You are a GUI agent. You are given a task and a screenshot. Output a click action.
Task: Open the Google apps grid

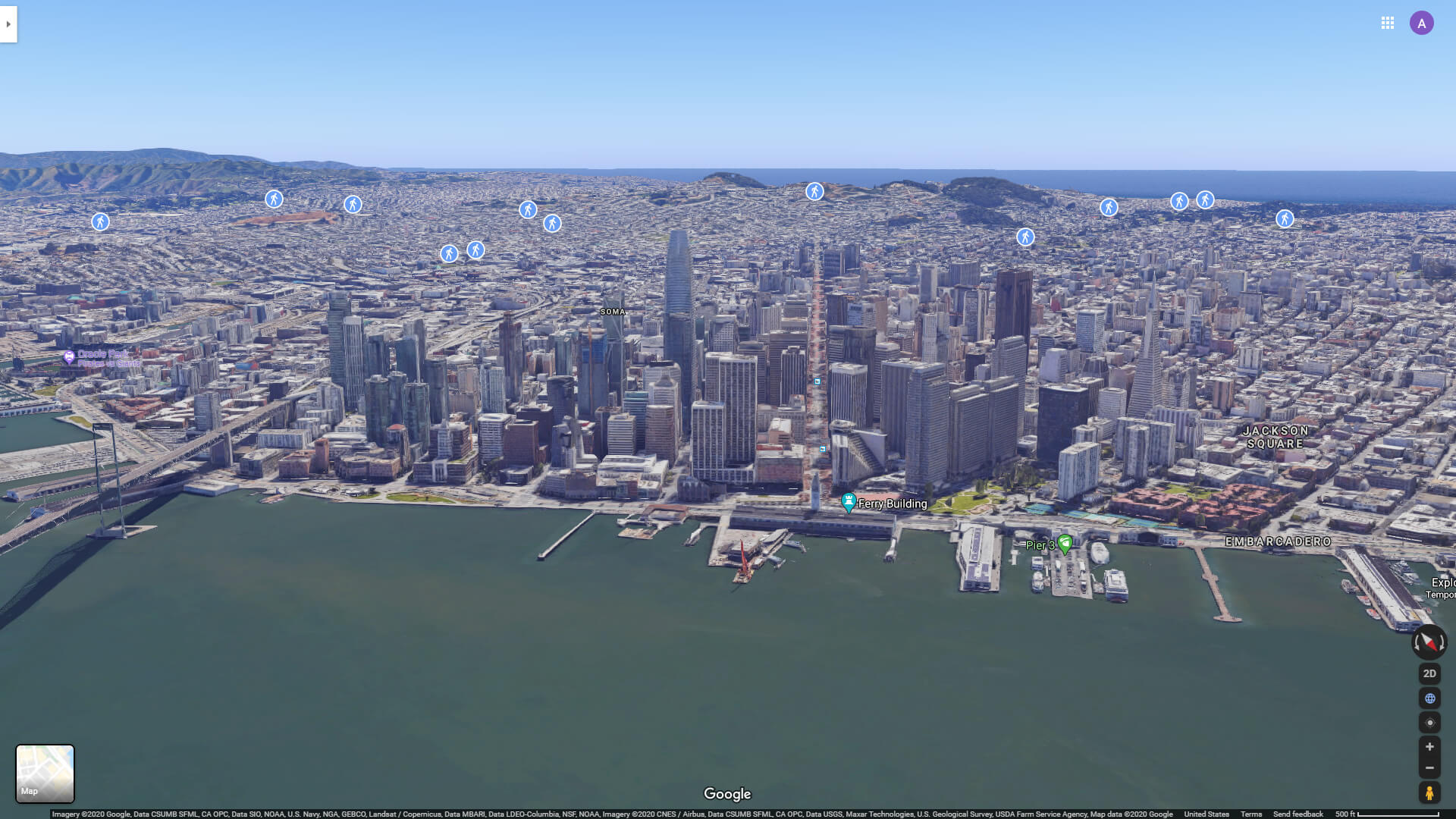[x=1388, y=23]
